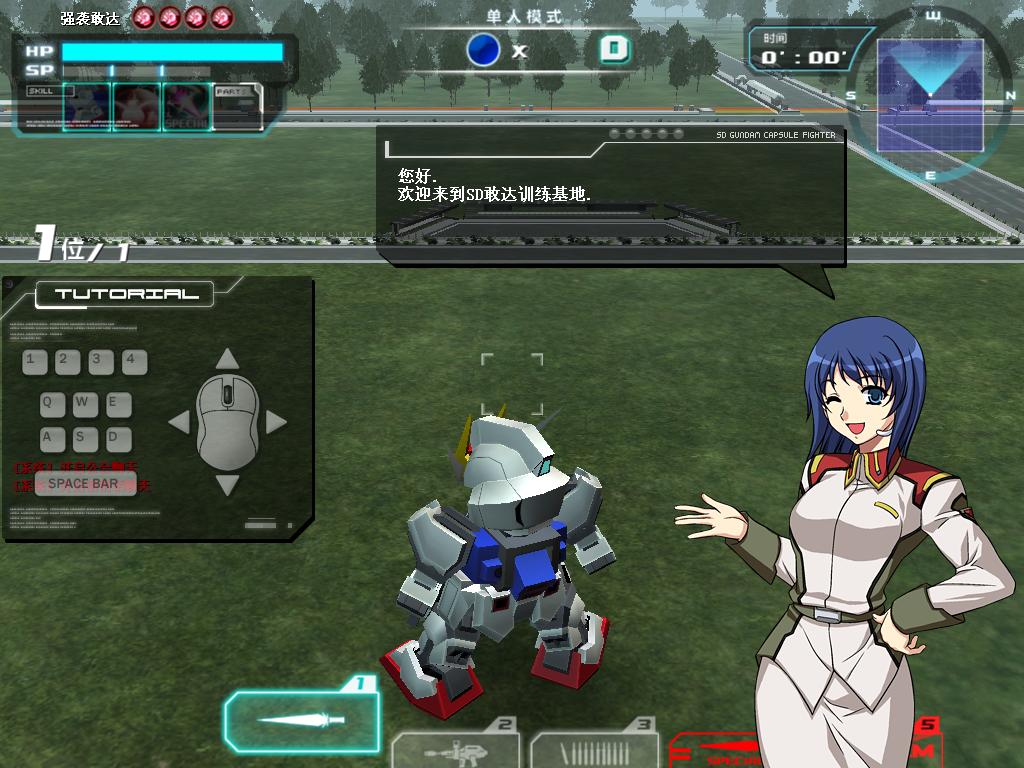Viewport: 1024px width, 768px height.
Task: Select the Special skill icon
Action: click(187, 106)
